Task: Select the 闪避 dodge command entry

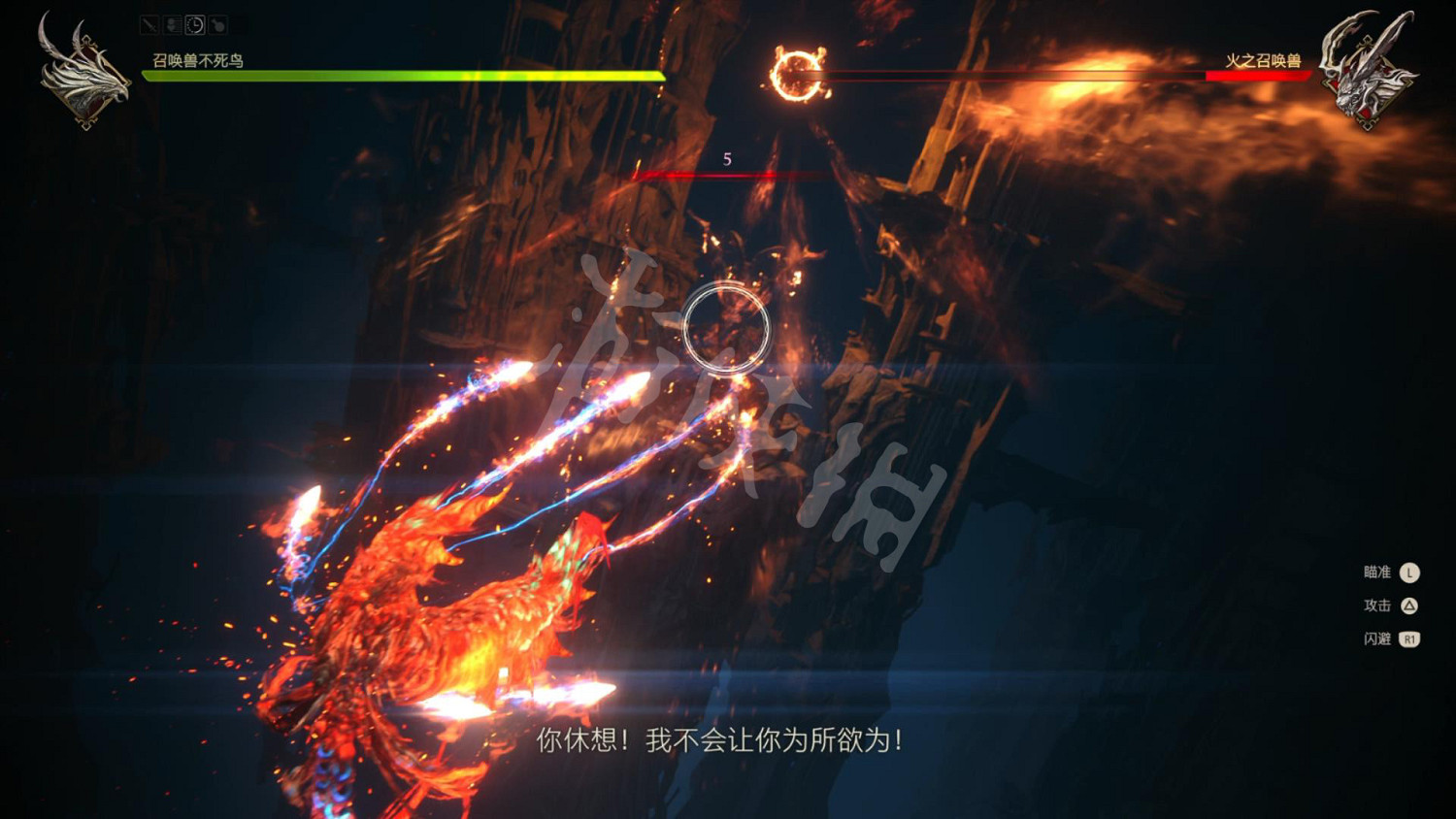Action: pyautogui.click(x=1376, y=638)
